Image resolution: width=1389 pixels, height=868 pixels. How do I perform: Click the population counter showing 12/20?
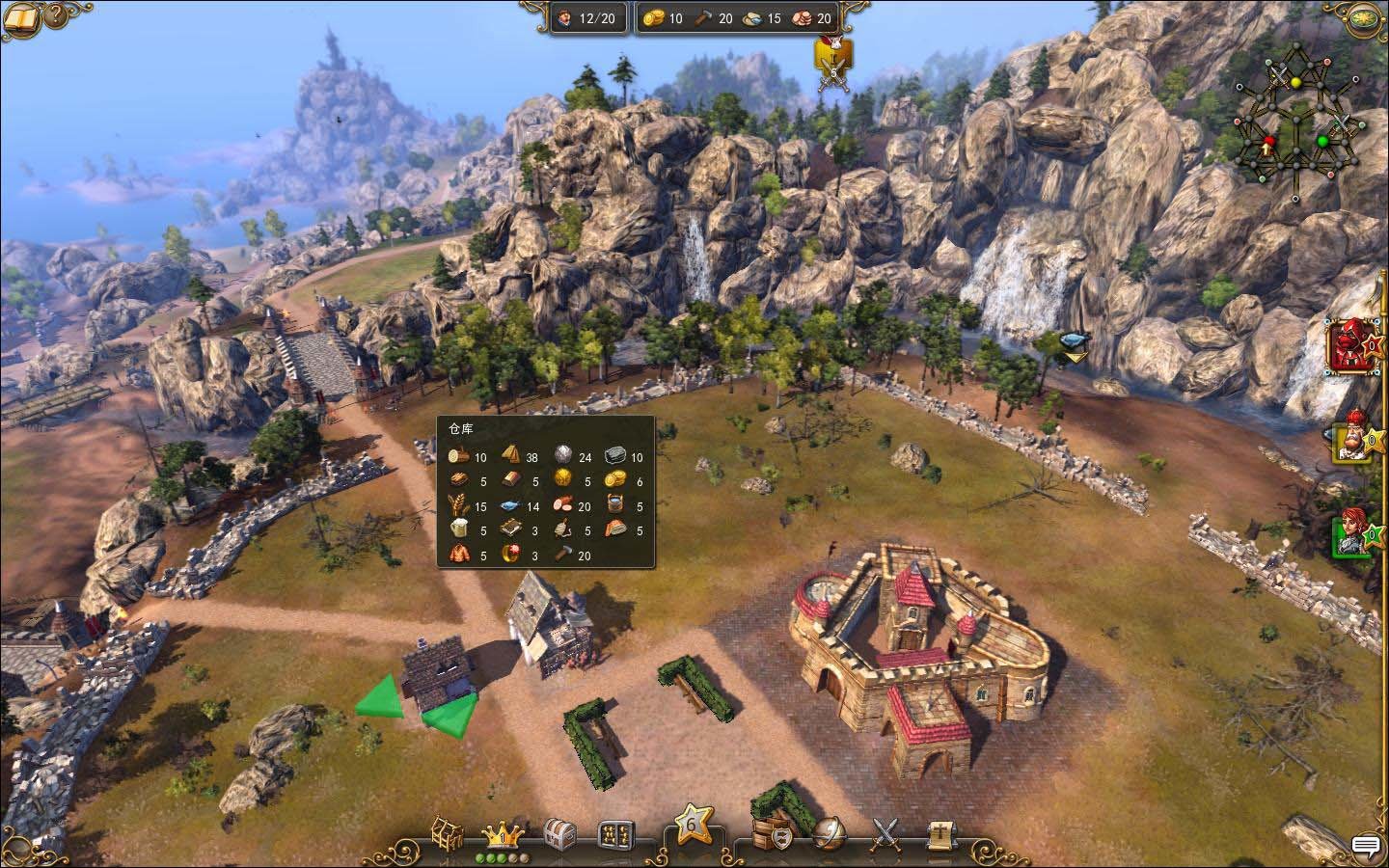point(587,18)
